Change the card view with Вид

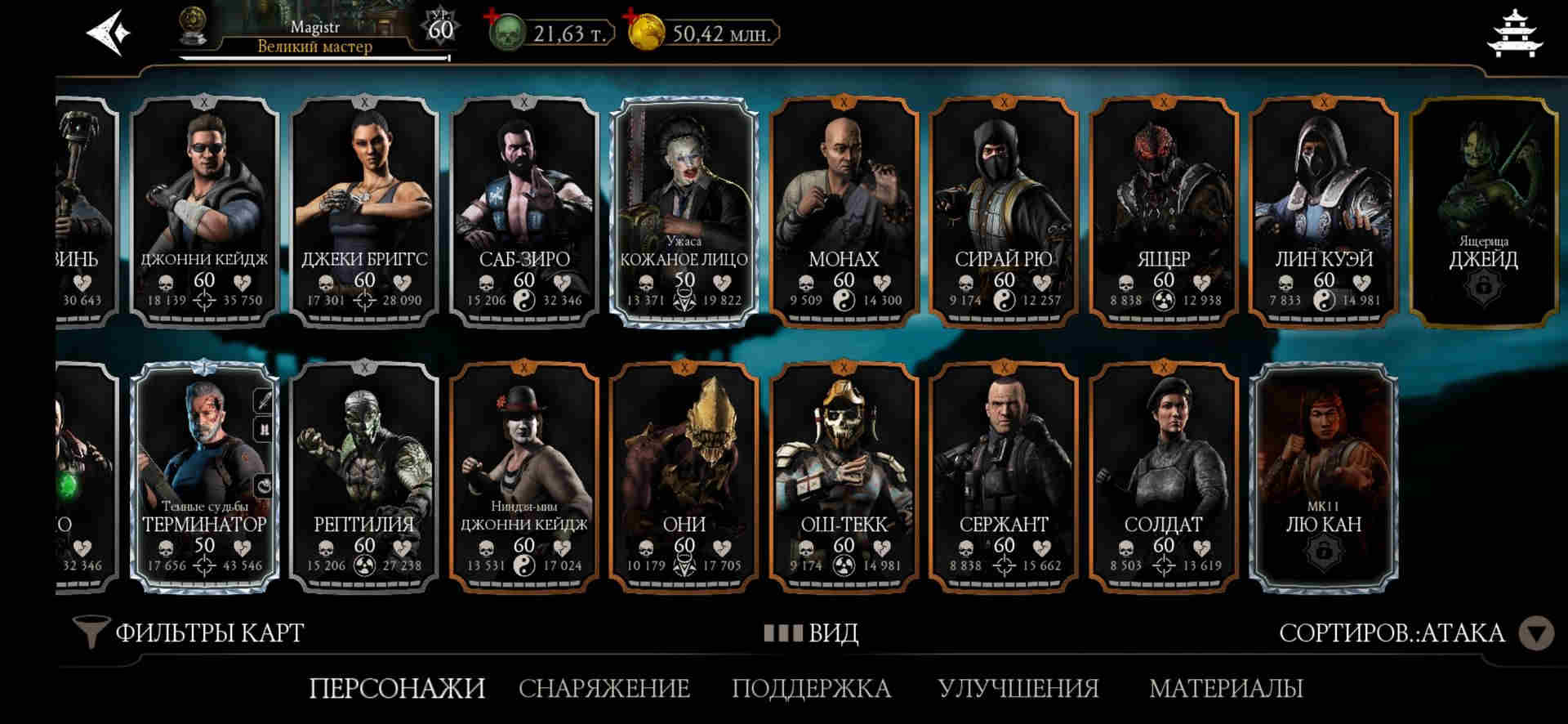[811, 633]
